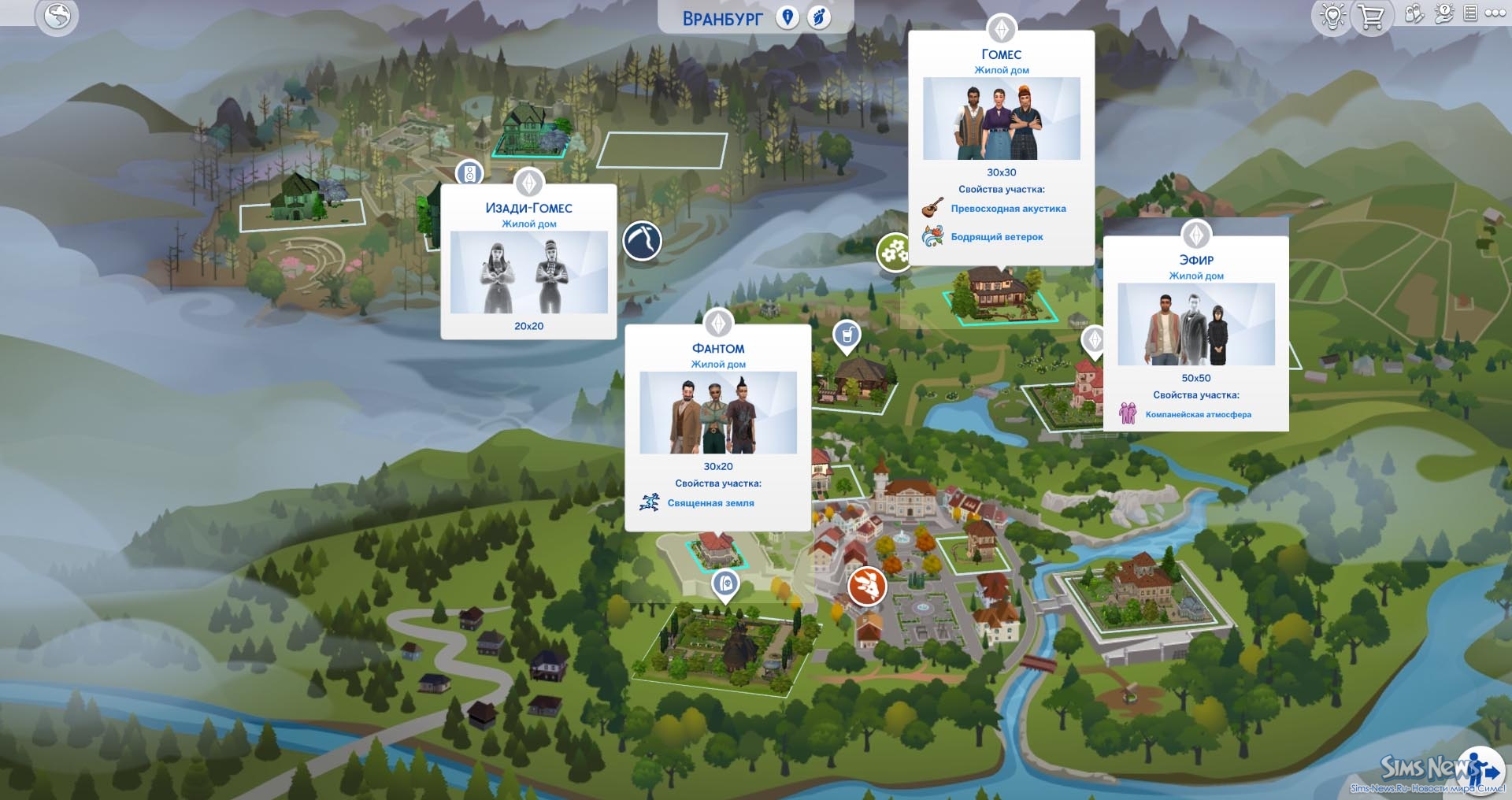The width and height of the screenshot is (1512, 800).
Task: Click the orange venue marker in town
Action: click(866, 586)
